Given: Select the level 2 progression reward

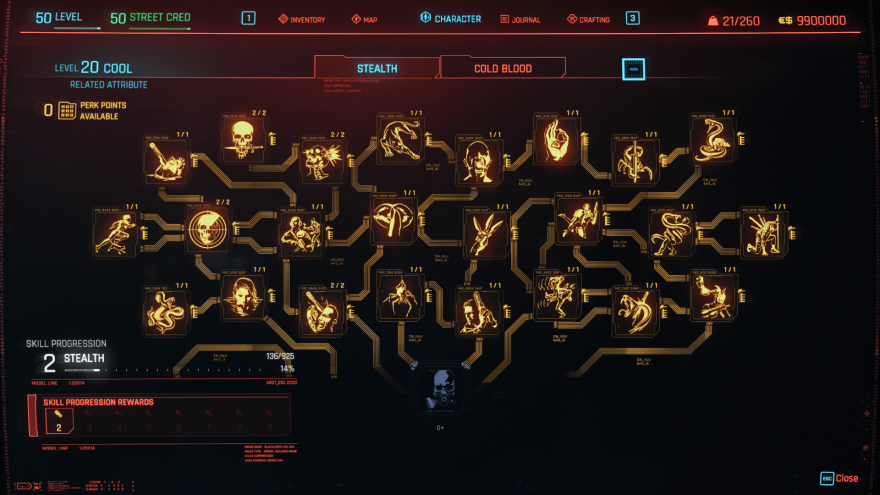Looking at the screenshot, I should point(58,421).
